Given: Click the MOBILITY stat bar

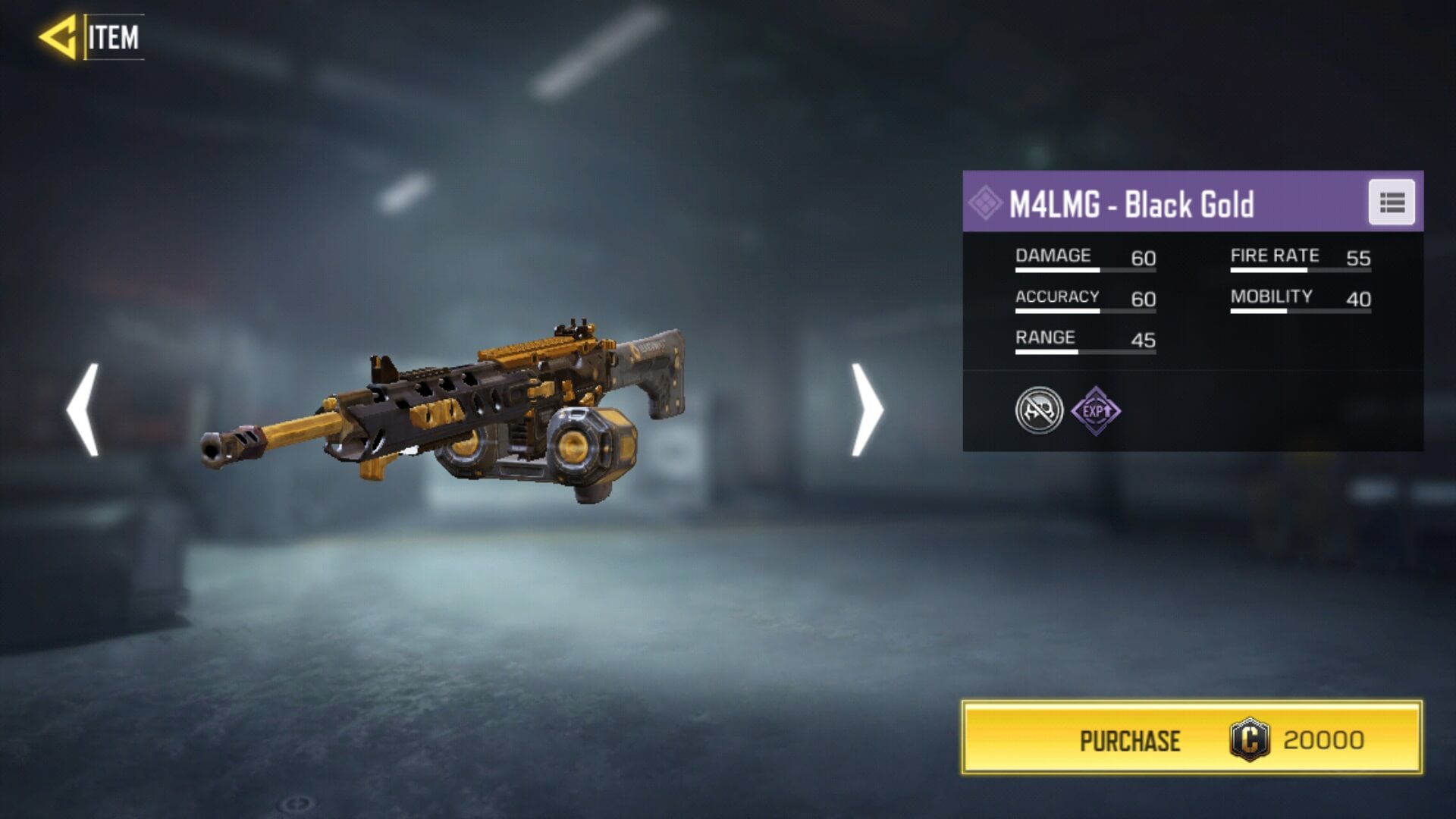Looking at the screenshot, I should [x=1301, y=309].
